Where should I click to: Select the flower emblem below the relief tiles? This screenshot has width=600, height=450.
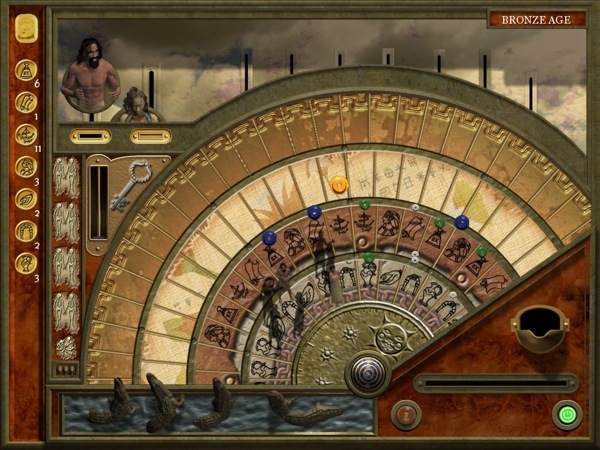tap(65, 347)
